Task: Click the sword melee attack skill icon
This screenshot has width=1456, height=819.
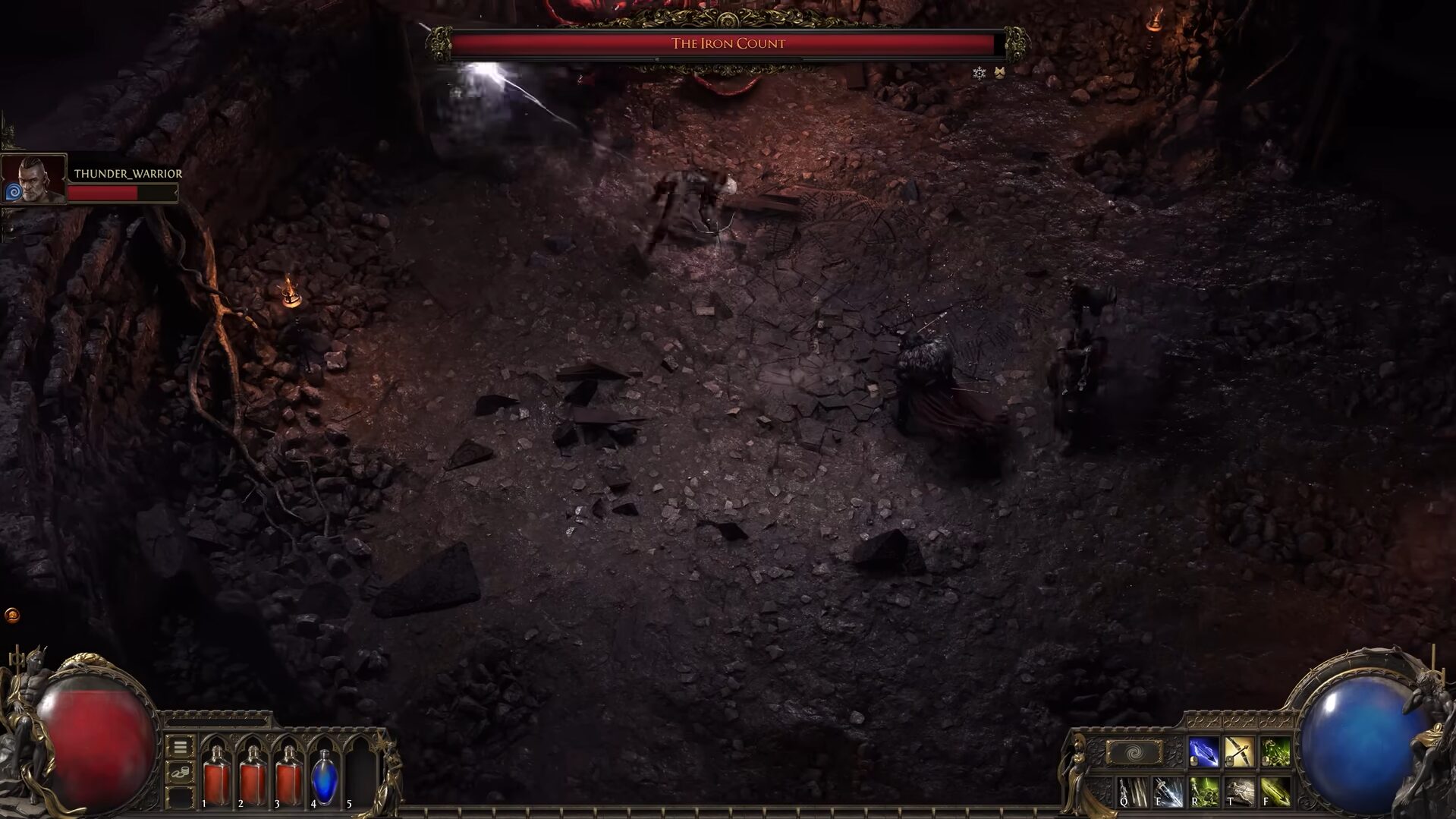Action: [x=1240, y=751]
